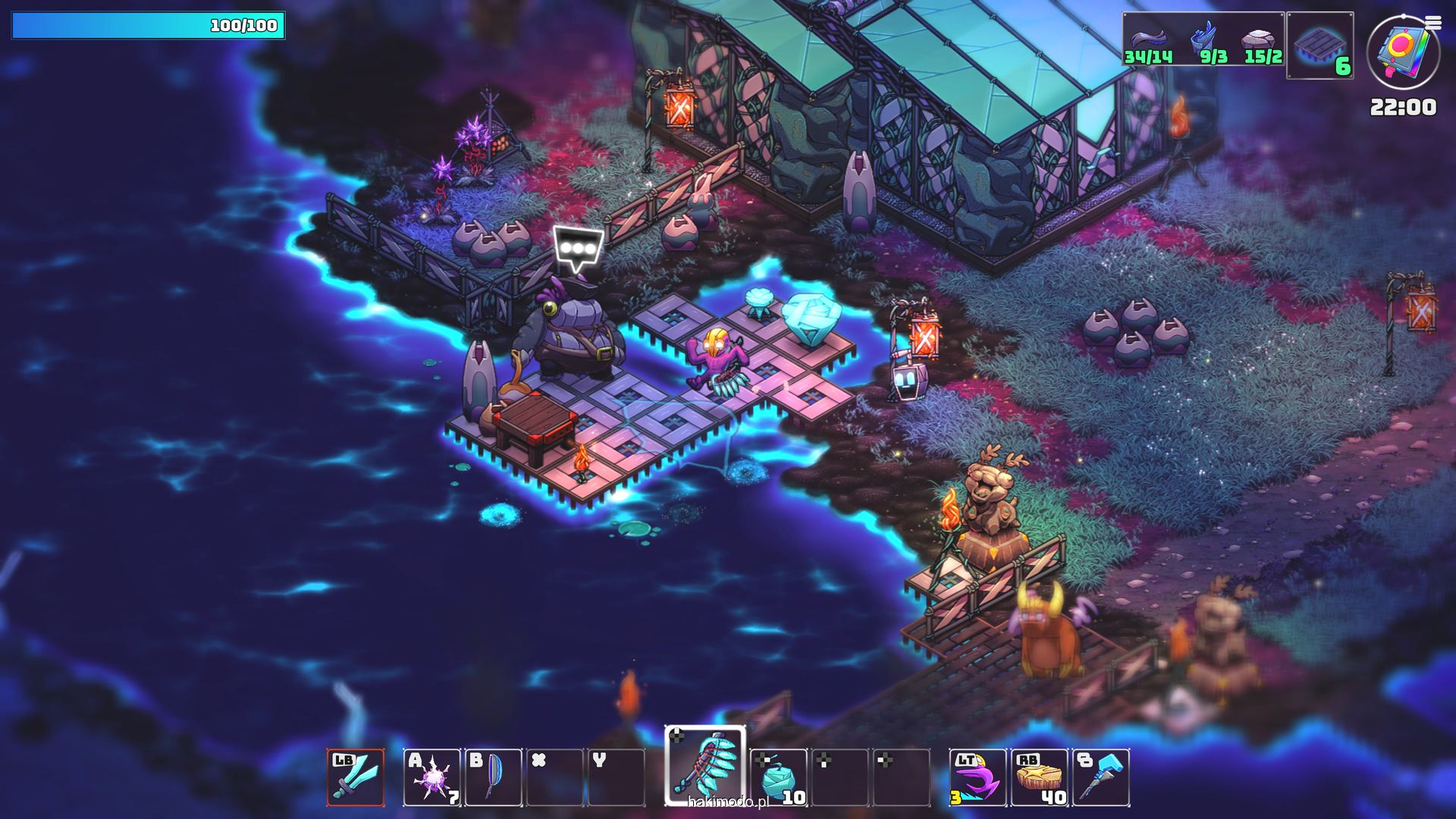Use the purple spiked orb bomb
1456x819 pixels.
[x=431, y=777]
